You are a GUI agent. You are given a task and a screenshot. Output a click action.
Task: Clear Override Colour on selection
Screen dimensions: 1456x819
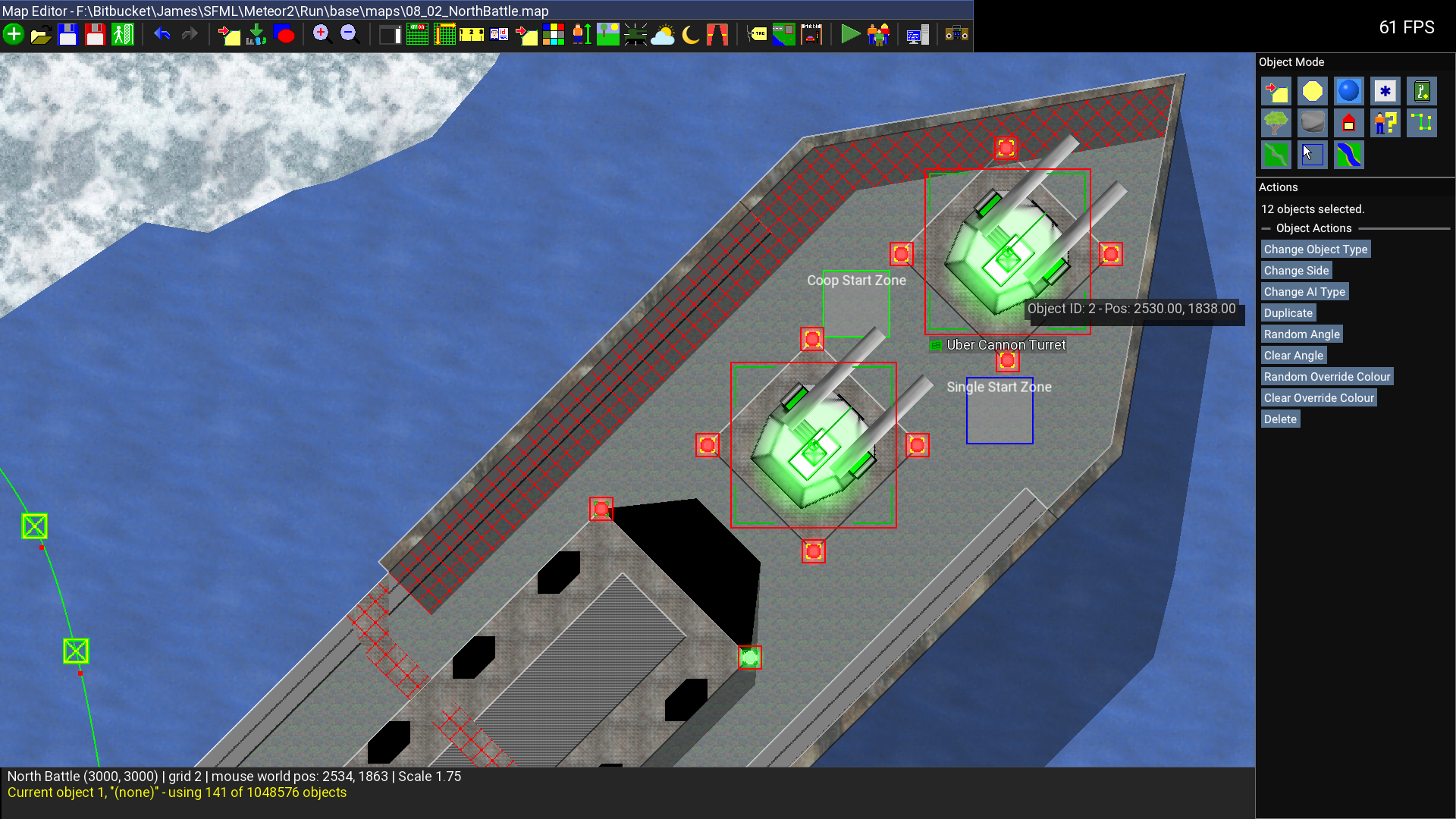coord(1318,398)
